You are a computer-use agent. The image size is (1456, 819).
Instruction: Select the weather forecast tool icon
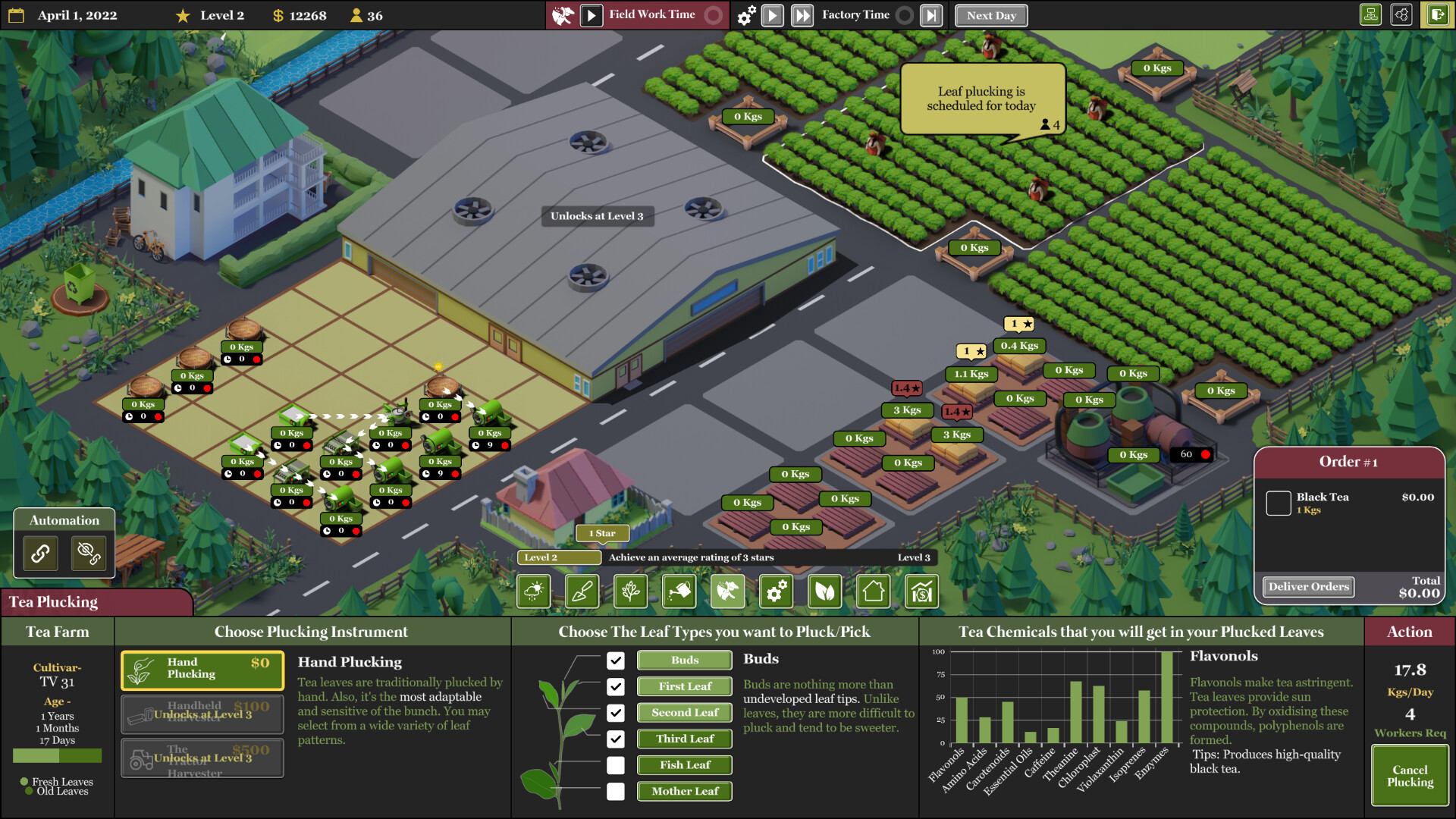click(534, 591)
